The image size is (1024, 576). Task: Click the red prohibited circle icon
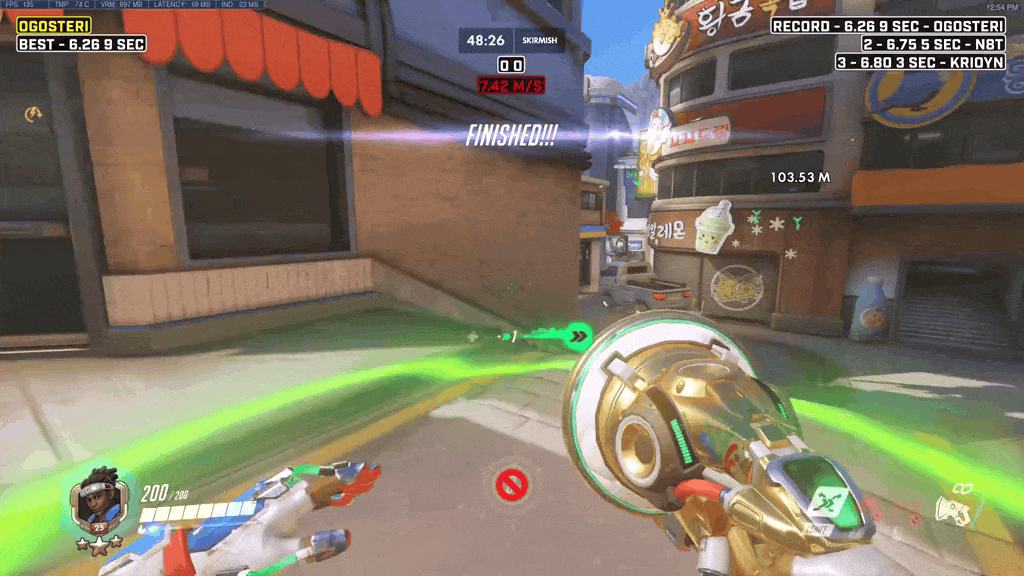click(511, 486)
